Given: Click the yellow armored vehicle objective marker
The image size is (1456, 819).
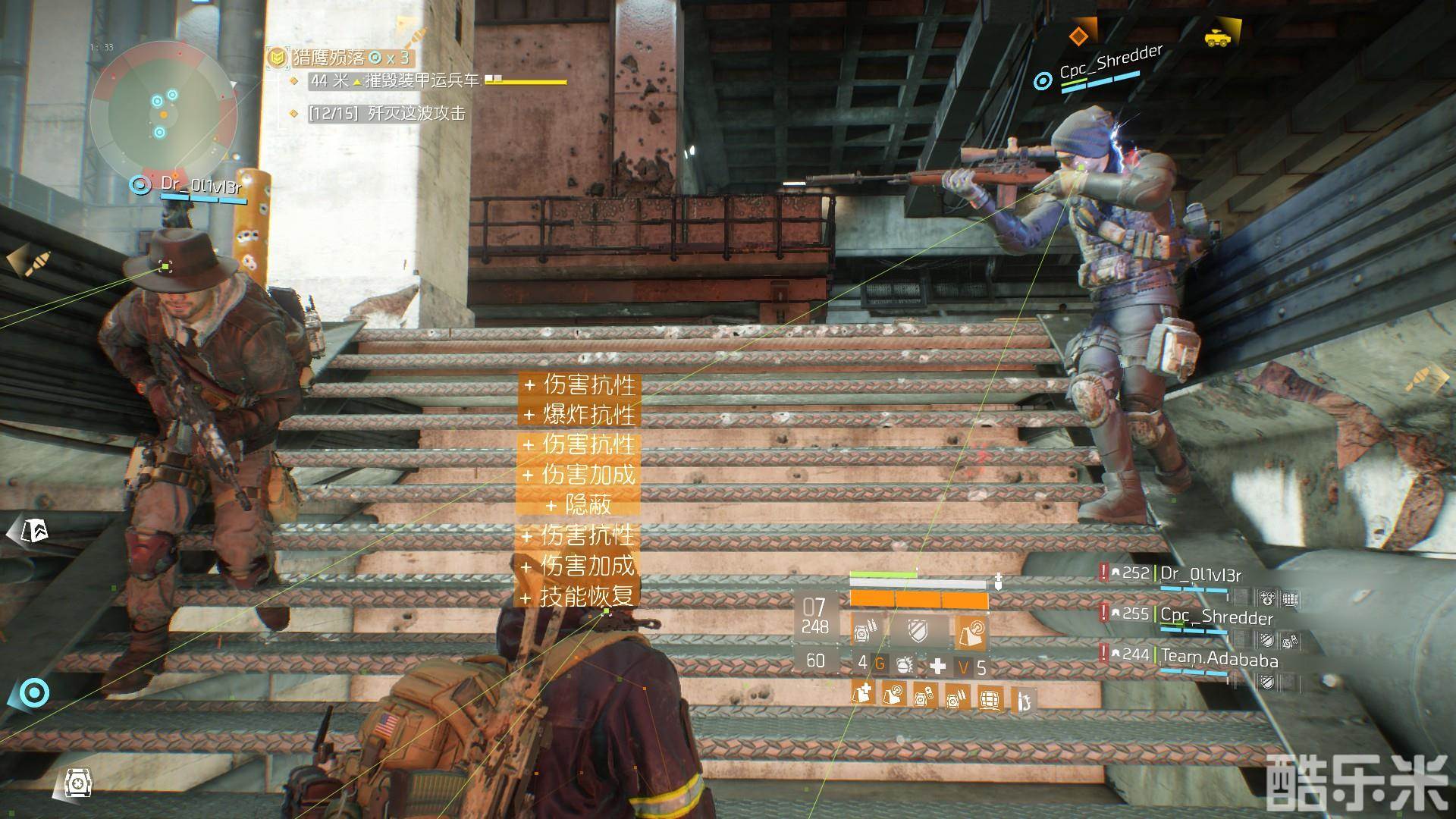Looking at the screenshot, I should tap(1217, 37).
